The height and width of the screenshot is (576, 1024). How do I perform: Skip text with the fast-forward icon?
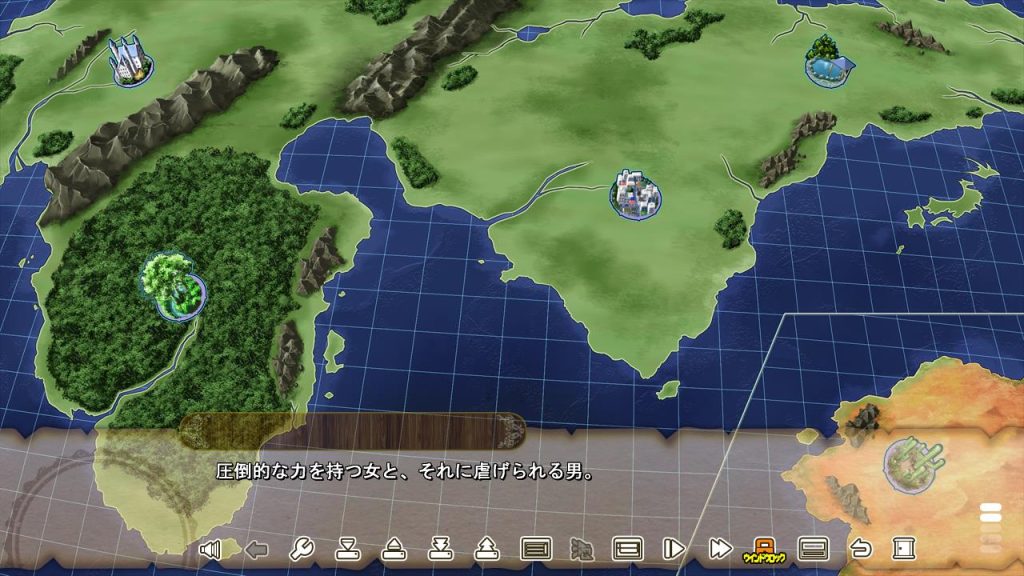719,548
